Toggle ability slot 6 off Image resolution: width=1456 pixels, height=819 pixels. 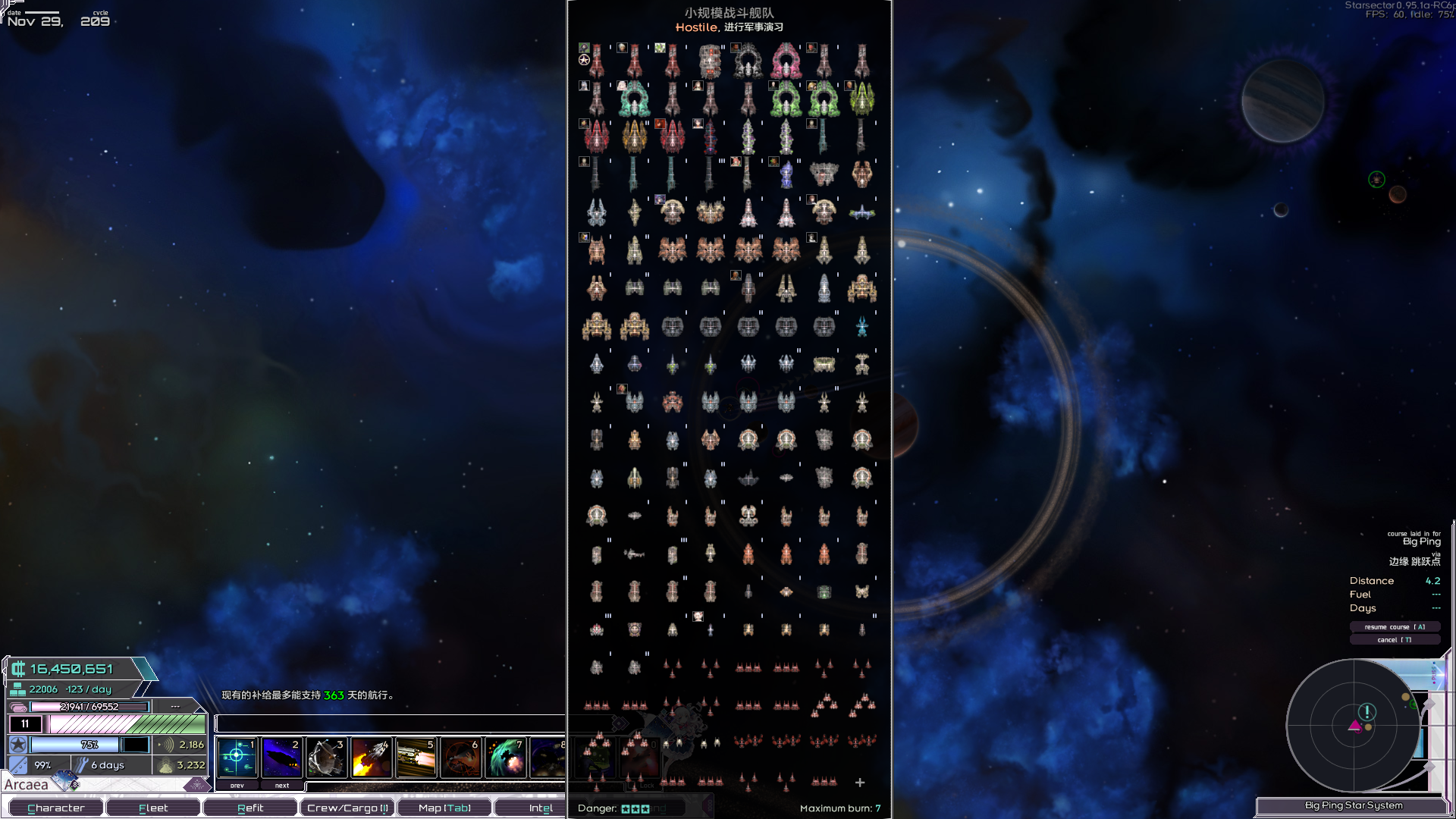coord(461,756)
